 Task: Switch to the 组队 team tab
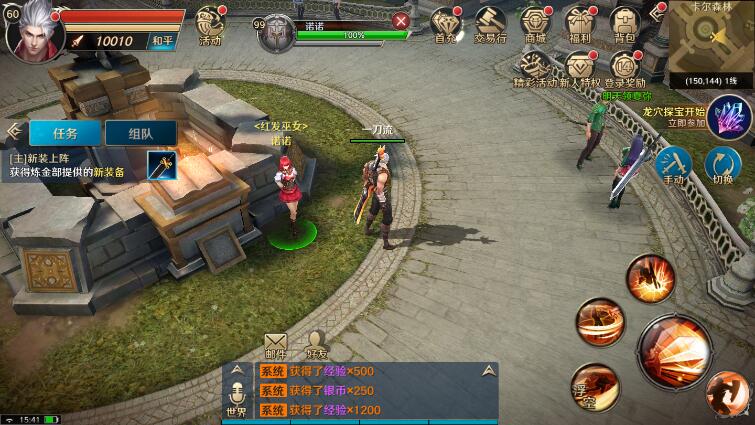[x=140, y=133]
